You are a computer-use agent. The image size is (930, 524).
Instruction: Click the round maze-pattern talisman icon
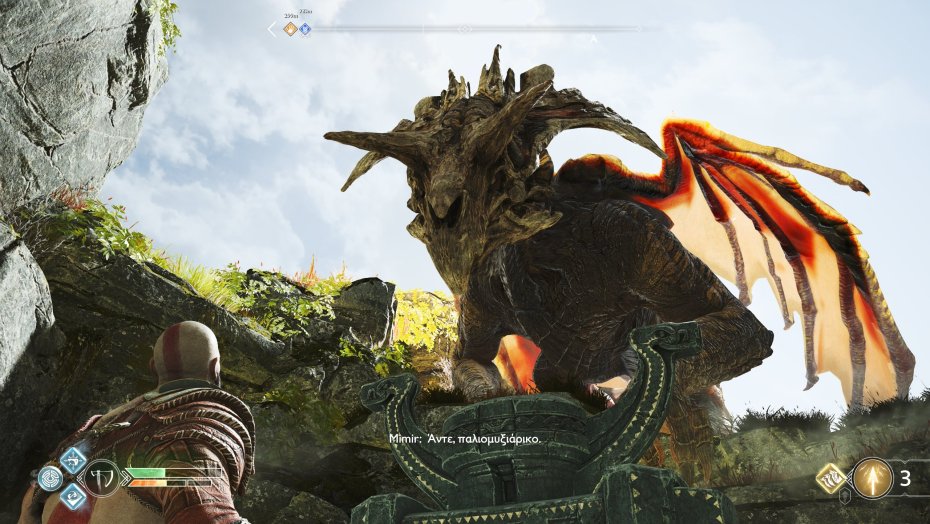click(x=50, y=478)
